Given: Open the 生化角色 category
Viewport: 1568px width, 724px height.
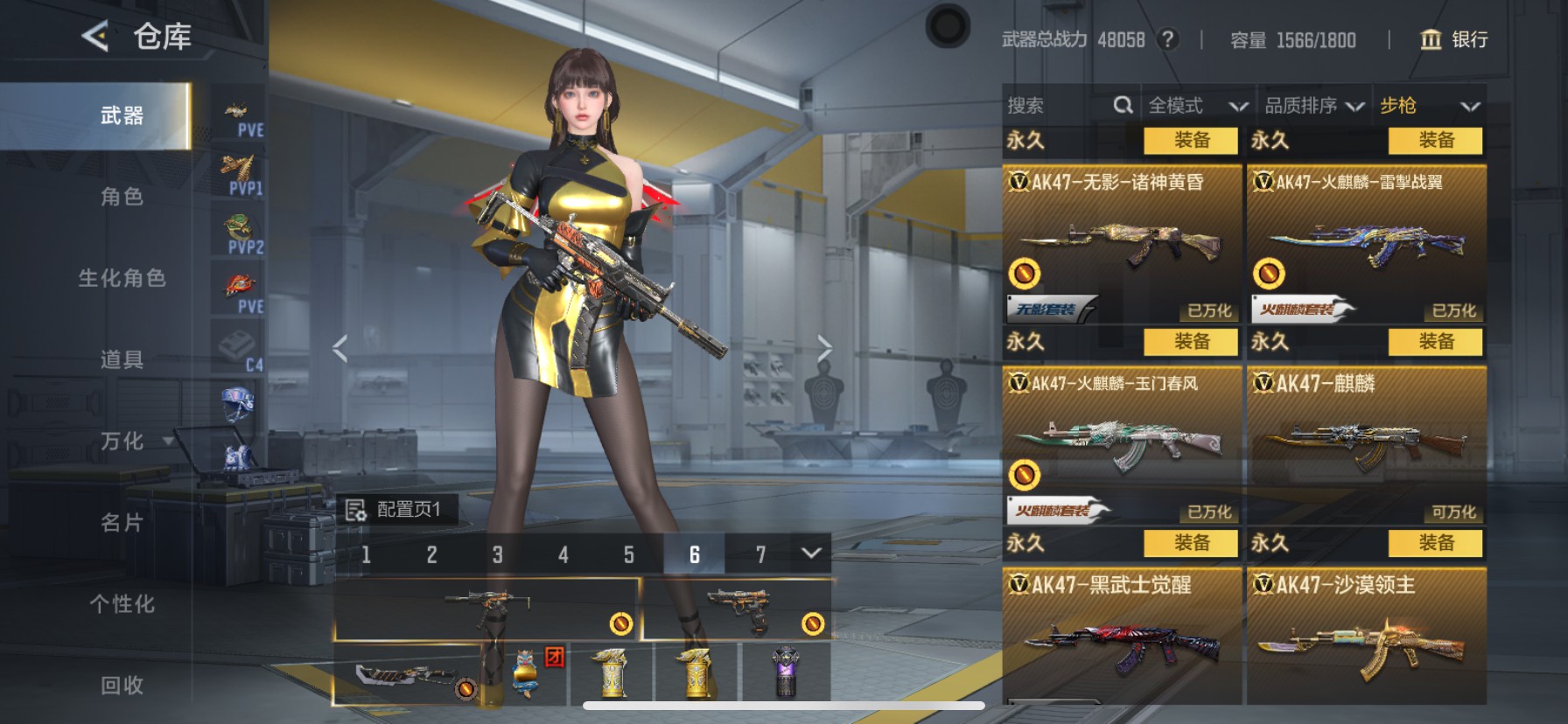Looking at the screenshot, I should (122, 278).
